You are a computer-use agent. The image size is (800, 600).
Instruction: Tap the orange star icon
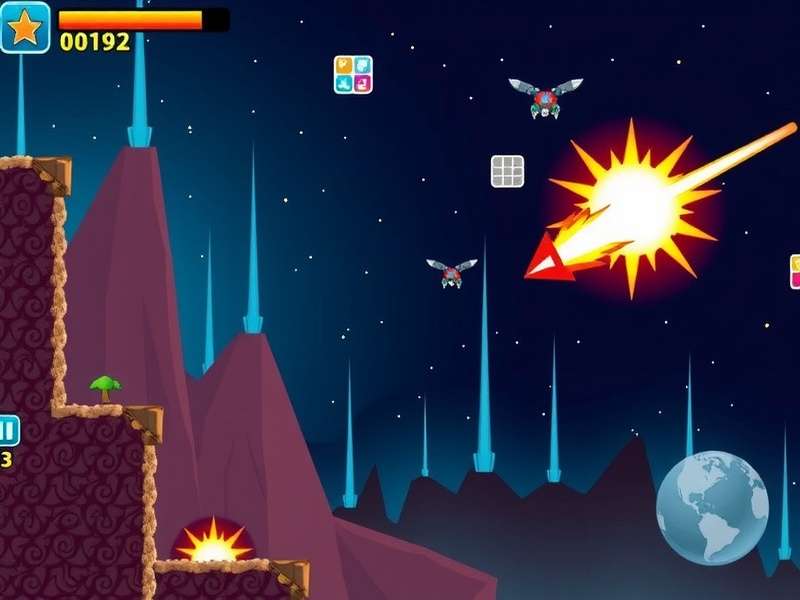[25, 27]
